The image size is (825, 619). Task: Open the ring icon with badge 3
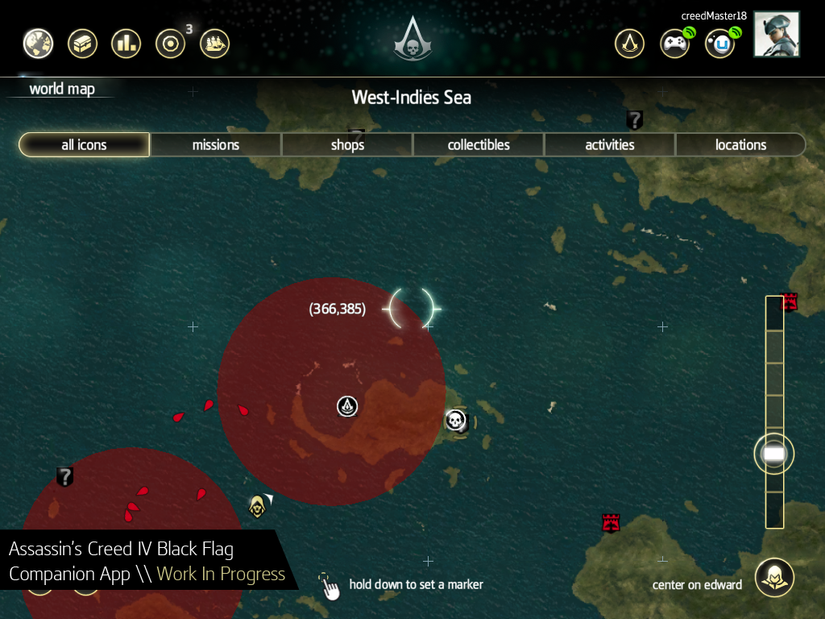point(171,44)
